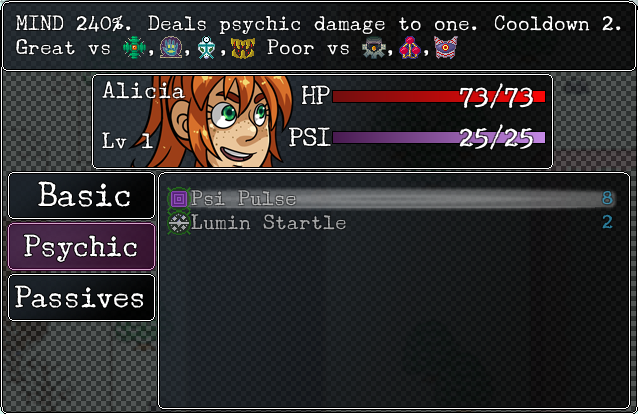
Task: Open the Passives category
Action: (82, 298)
